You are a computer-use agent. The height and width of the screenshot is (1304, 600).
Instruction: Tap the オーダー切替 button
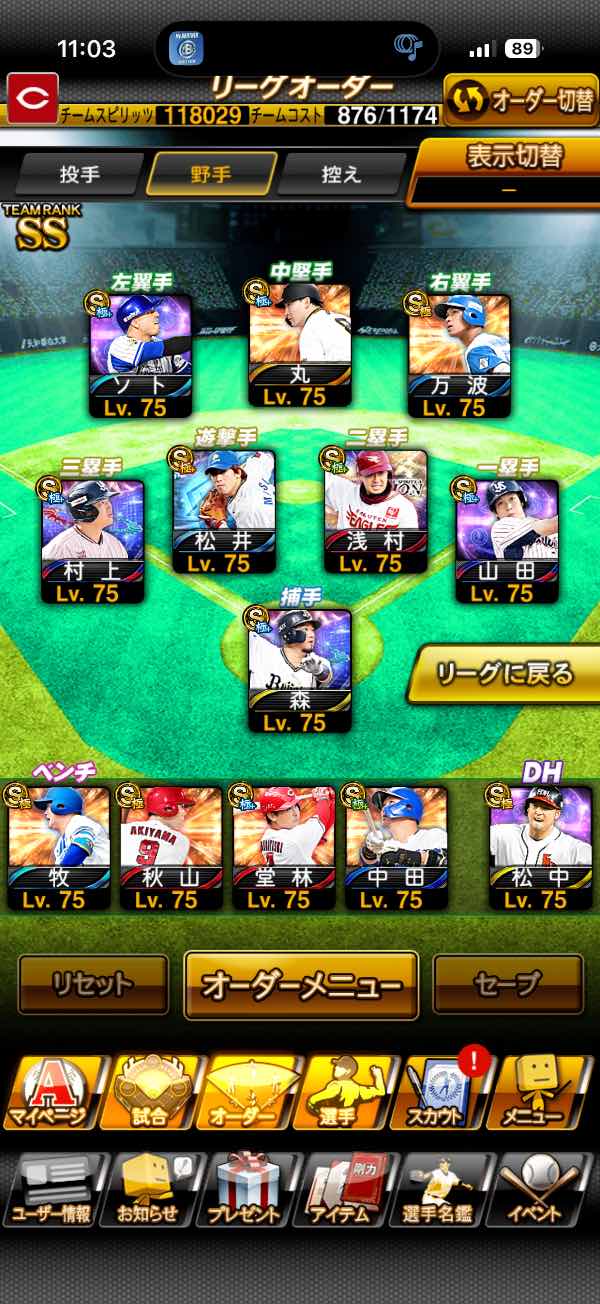tap(520, 100)
